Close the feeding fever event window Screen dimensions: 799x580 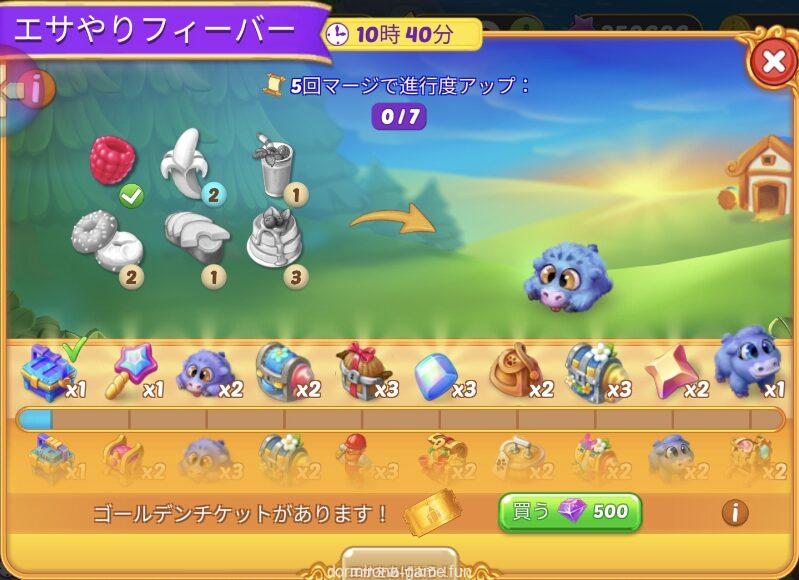[772, 63]
